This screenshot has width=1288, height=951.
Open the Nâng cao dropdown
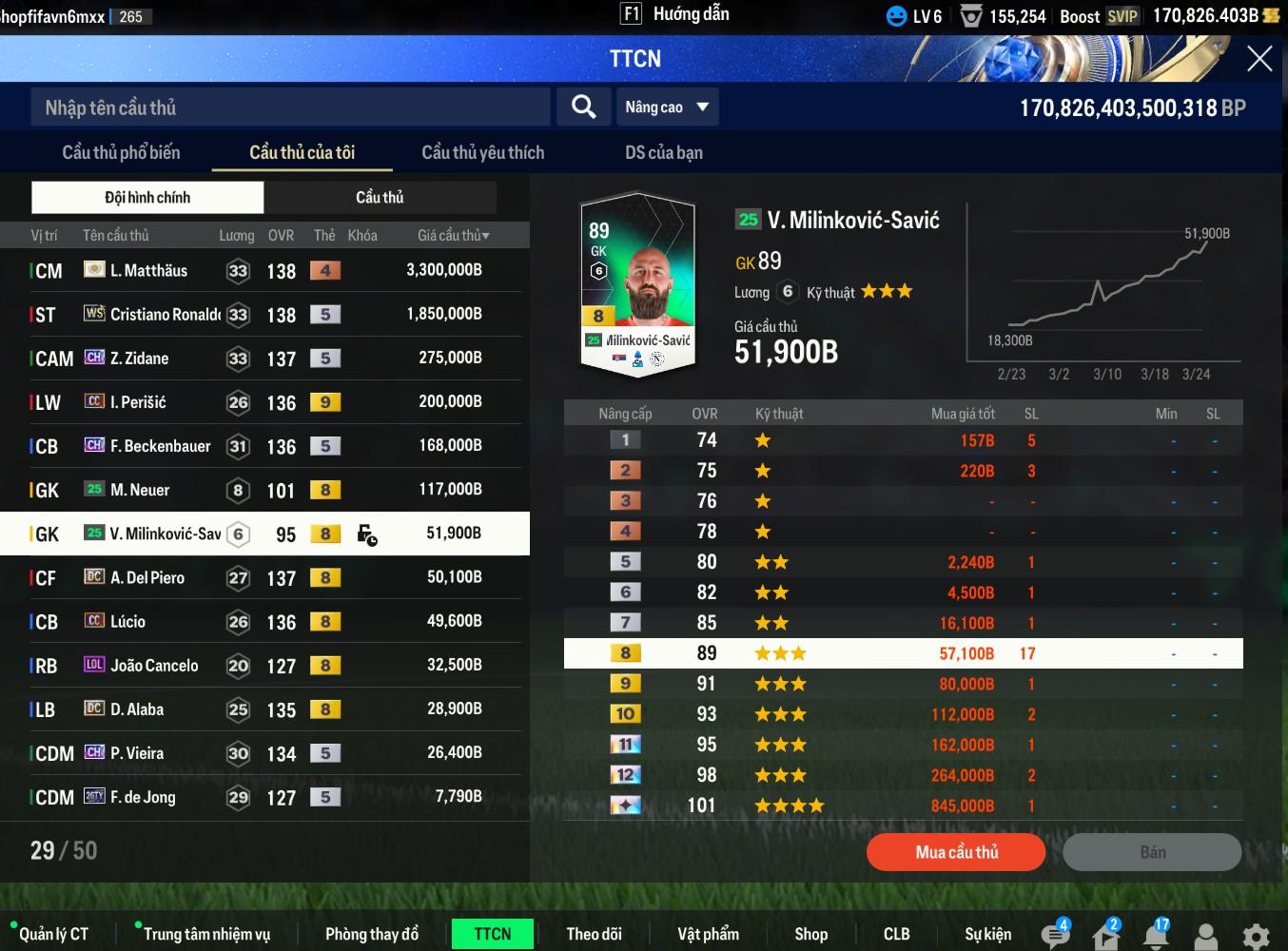pos(667,107)
